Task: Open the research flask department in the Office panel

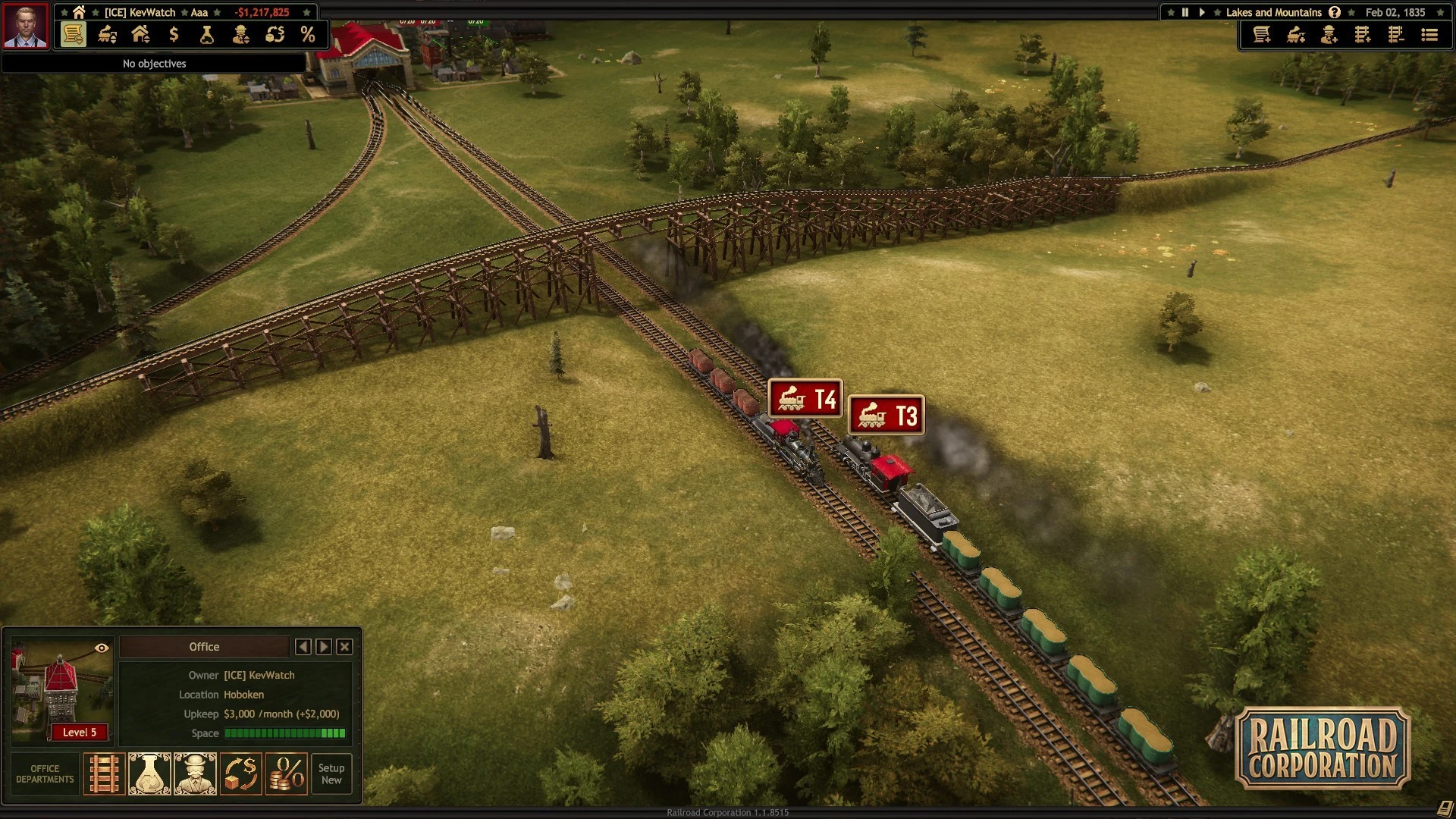Action: point(149,774)
